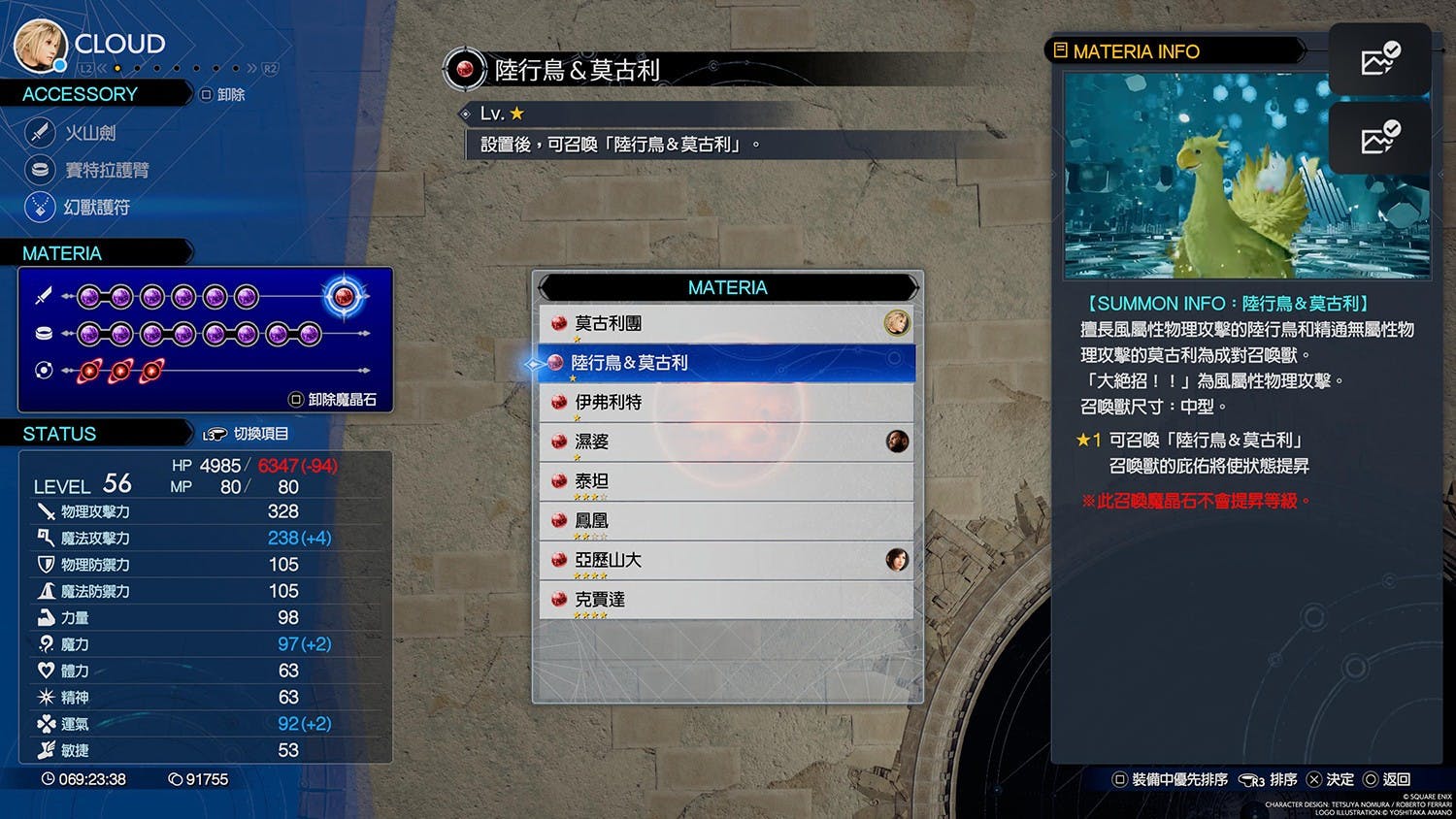Screen dimensions: 1456x819
Task: Choose the 伊弗利特 summon materia
Action: click(x=726, y=403)
